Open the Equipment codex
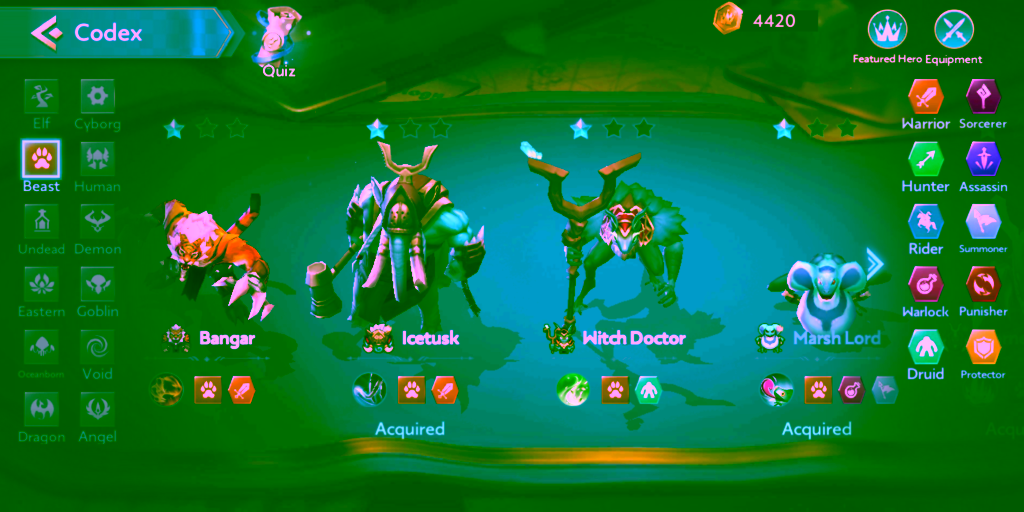Image resolution: width=1024 pixels, height=512 pixels. click(x=953, y=32)
